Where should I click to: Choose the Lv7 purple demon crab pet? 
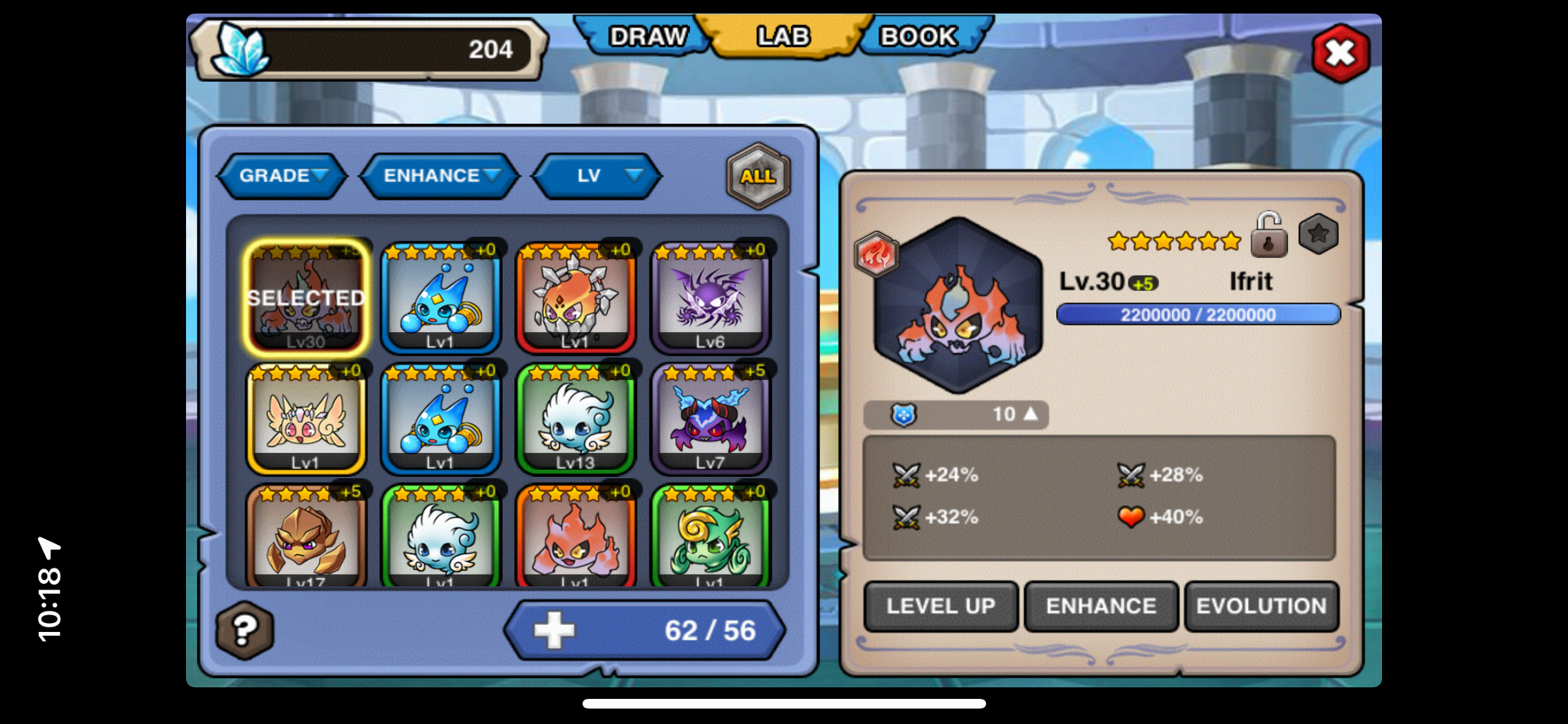point(710,419)
